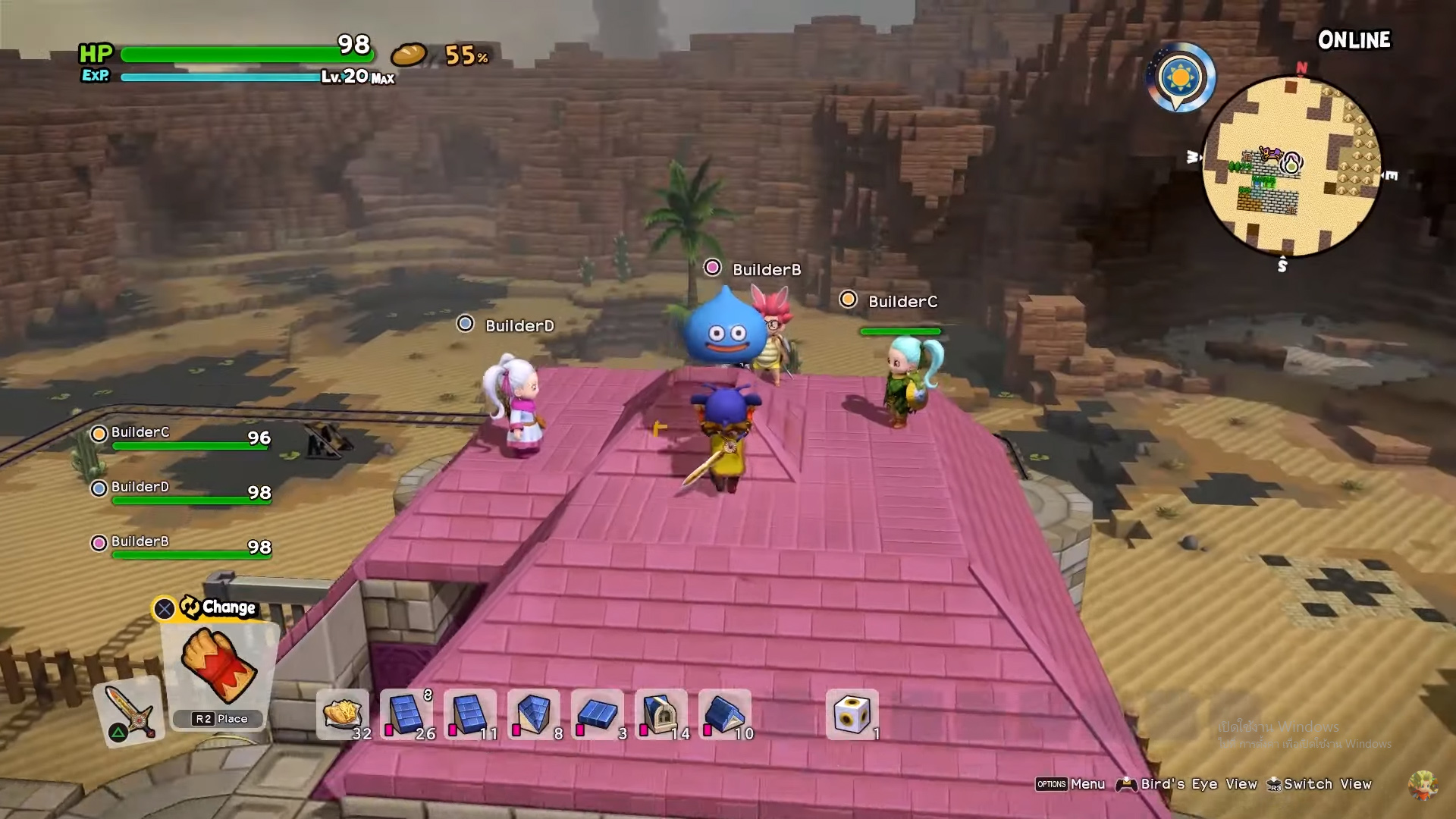Select BuilderB in the party list
Viewport: 1456px width, 819px height.
tap(140, 542)
